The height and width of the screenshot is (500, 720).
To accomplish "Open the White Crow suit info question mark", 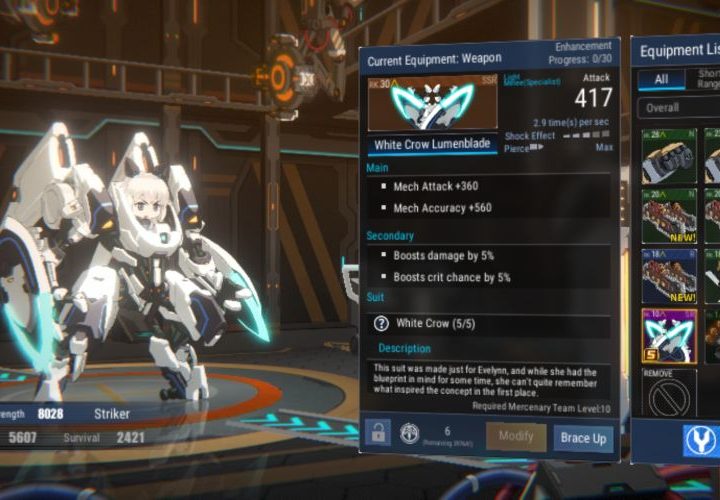I will 380,323.
